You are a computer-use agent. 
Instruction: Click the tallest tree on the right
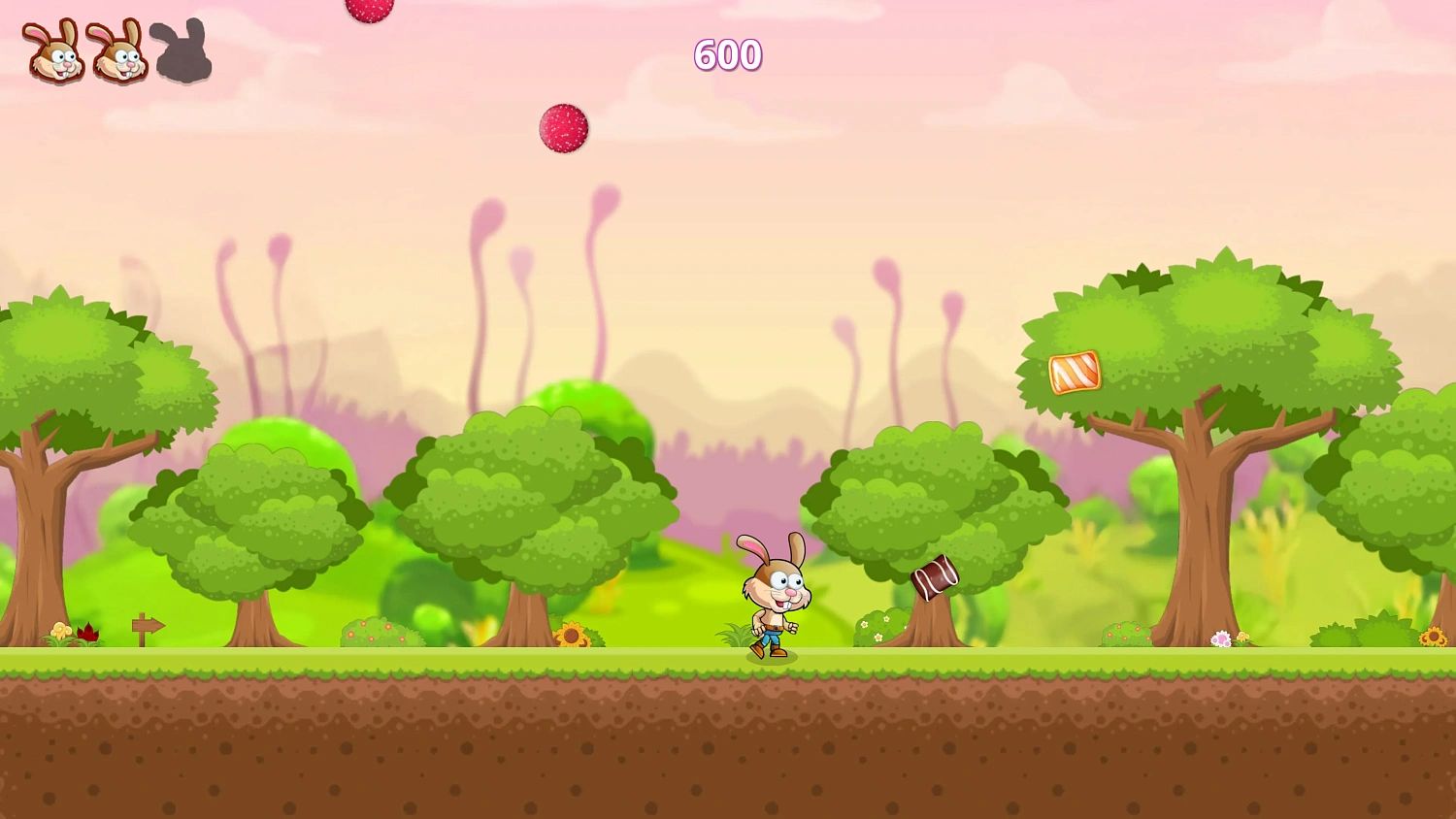[x=1208, y=388]
